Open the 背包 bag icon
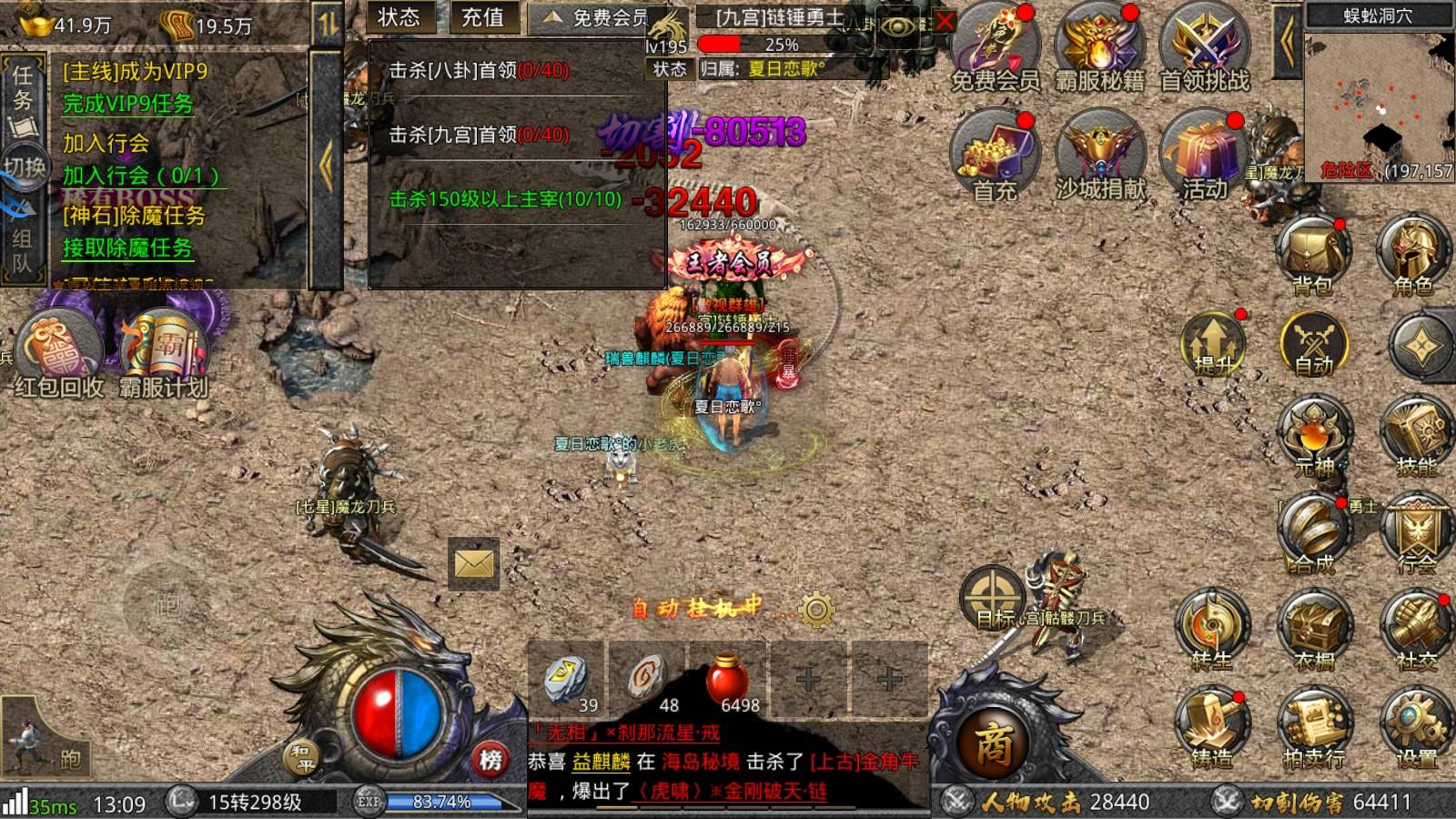The height and width of the screenshot is (819, 1456). click(1312, 256)
